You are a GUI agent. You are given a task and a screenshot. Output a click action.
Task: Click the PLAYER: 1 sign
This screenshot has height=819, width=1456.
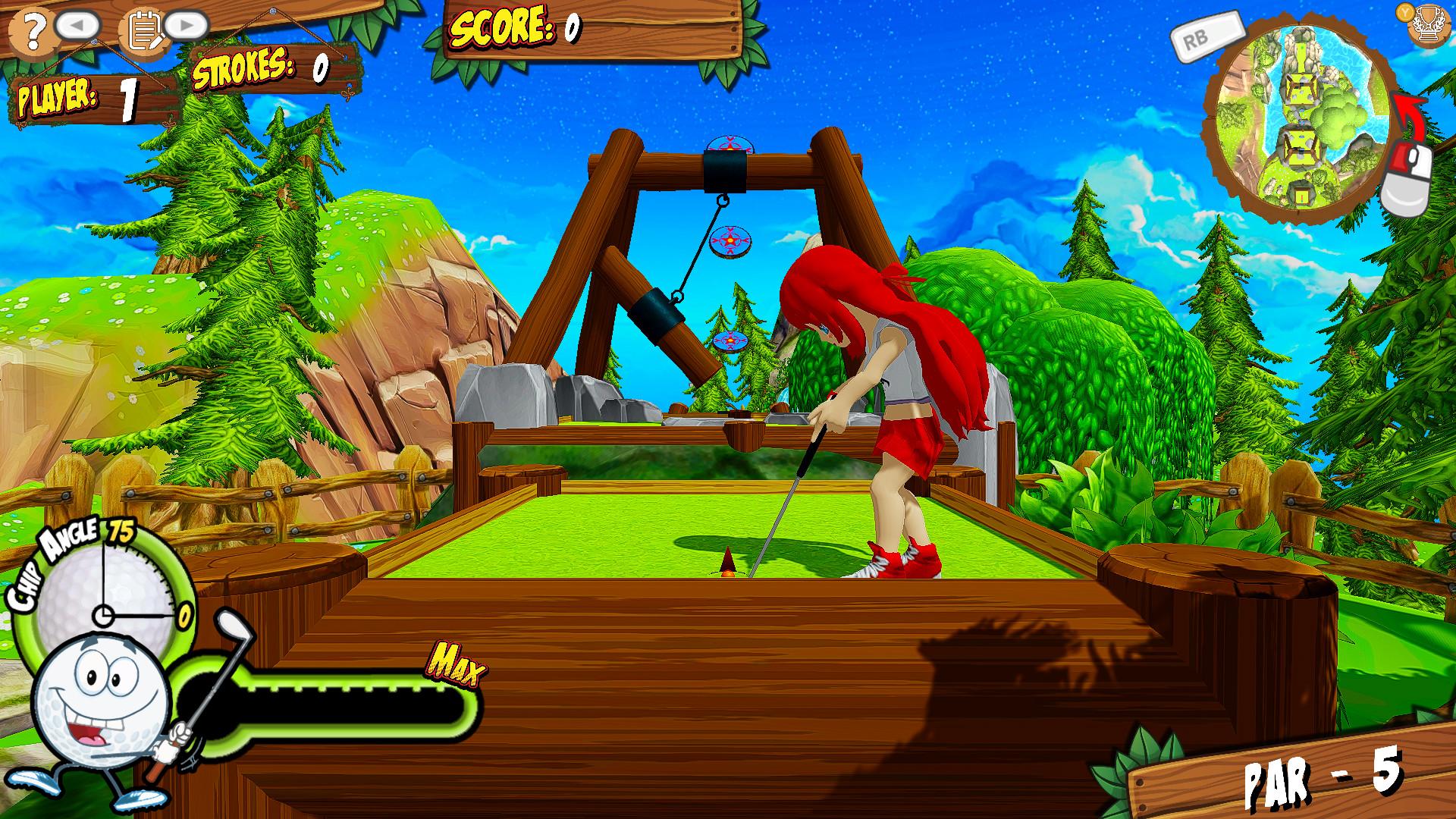coord(80,96)
